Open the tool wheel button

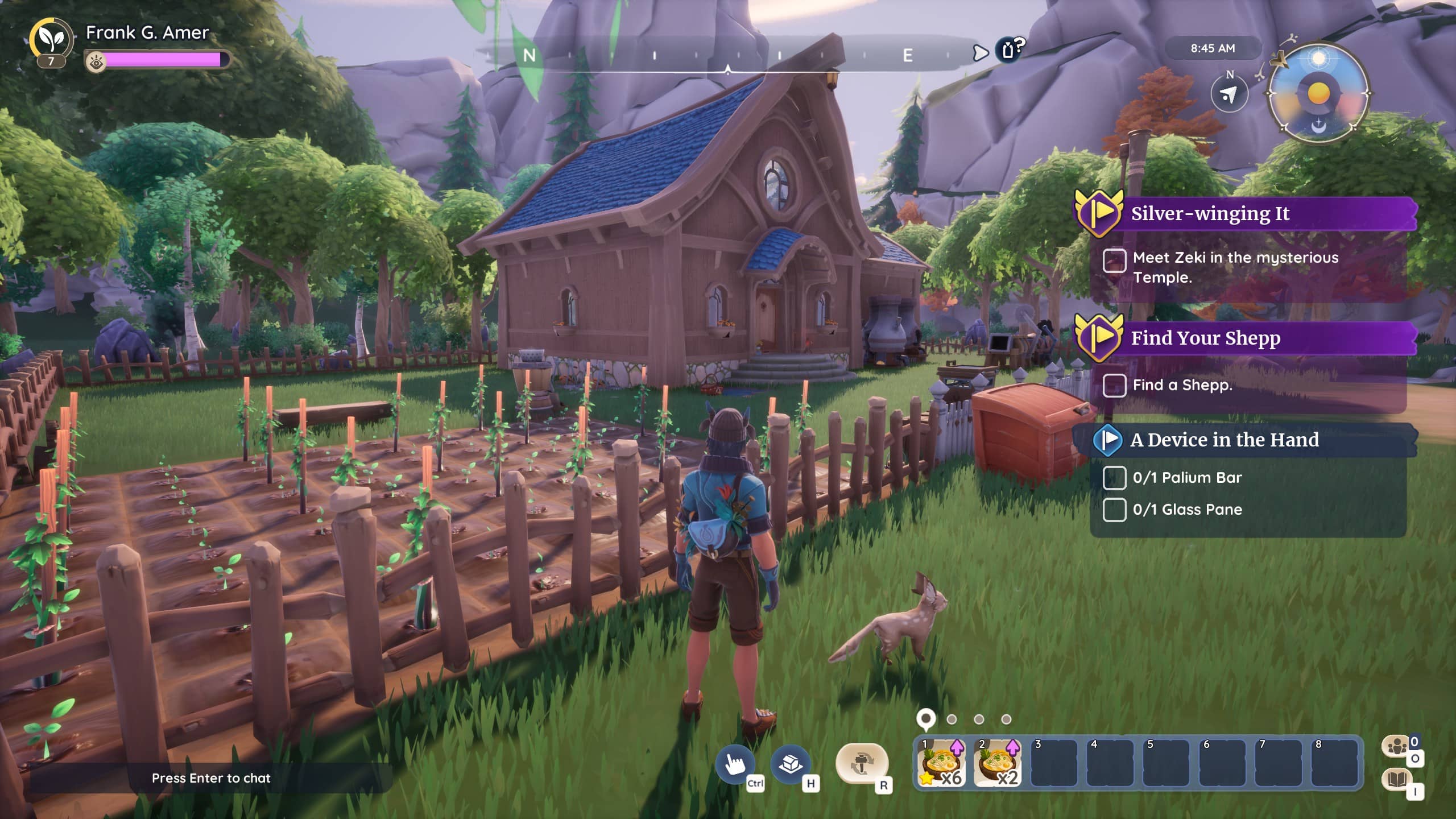click(x=862, y=764)
